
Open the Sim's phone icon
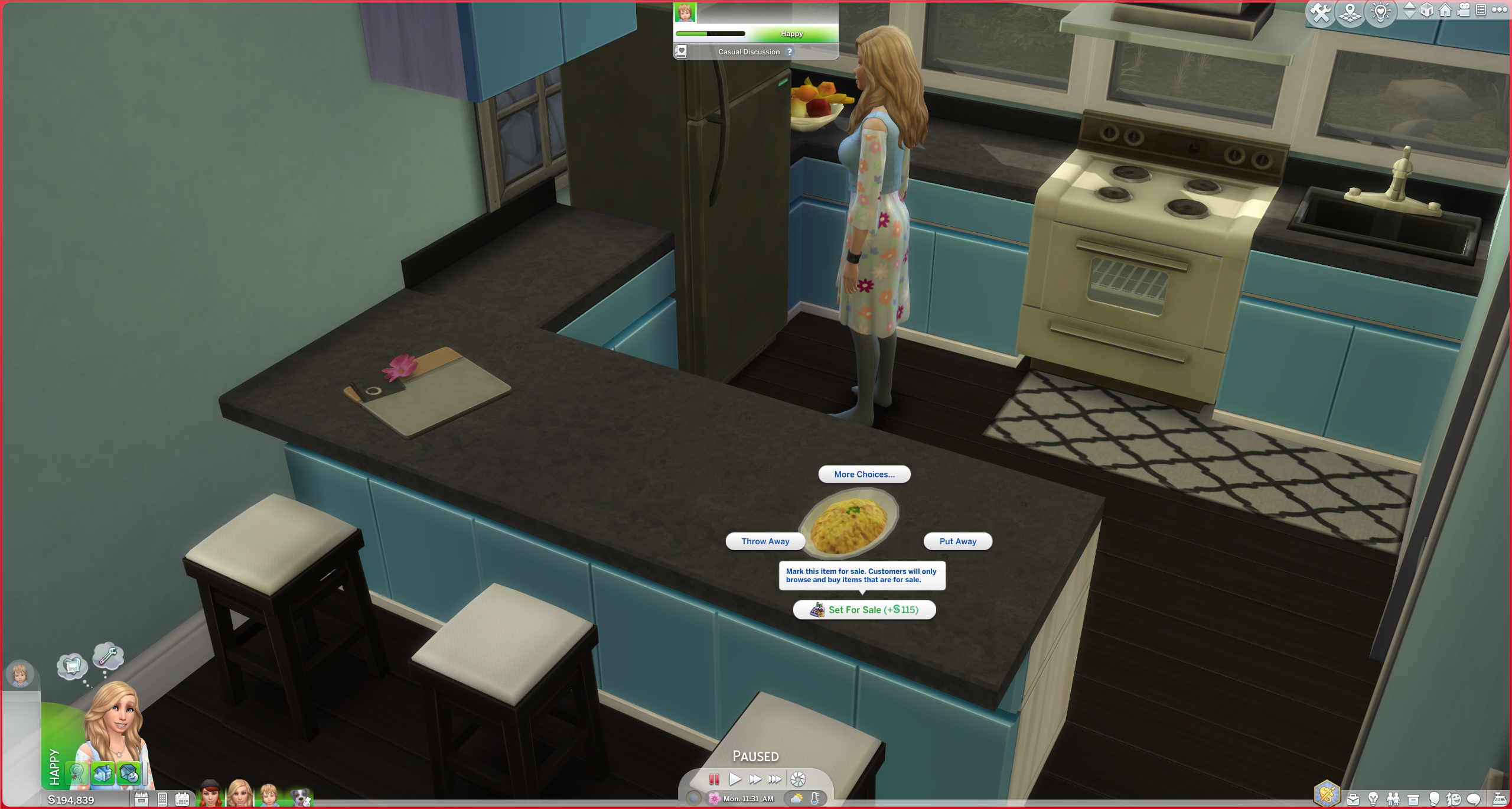(x=162, y=800)
